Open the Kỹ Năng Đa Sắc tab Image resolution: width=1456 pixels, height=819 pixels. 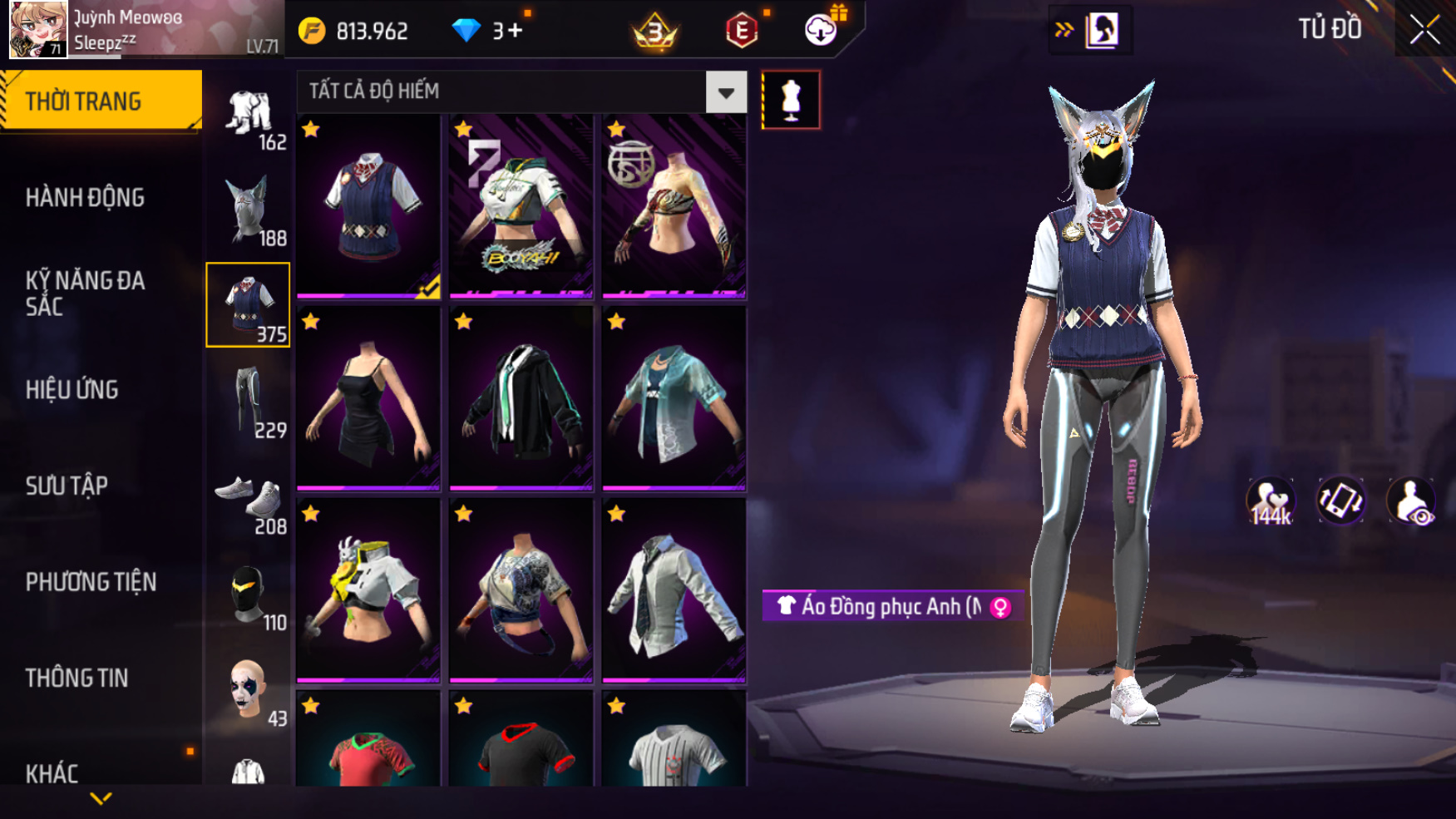(x=85, y=294)
